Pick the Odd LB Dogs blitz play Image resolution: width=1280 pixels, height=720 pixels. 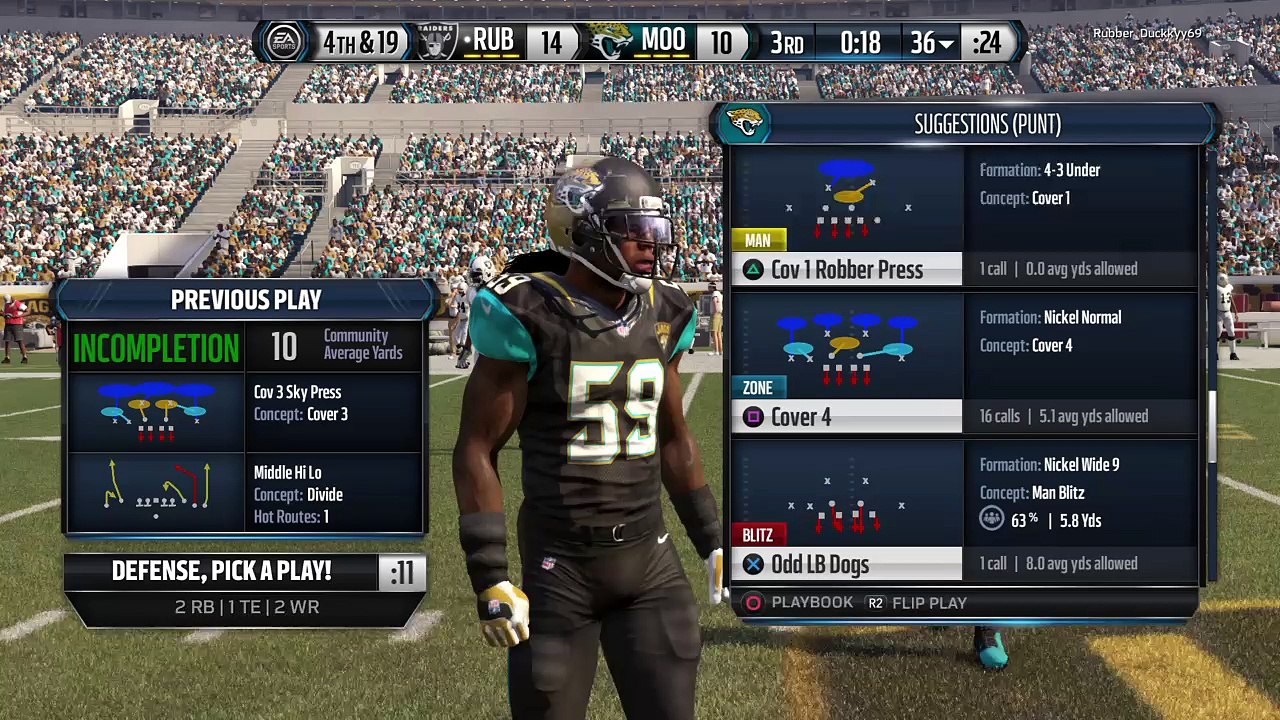tap(846, 565)
